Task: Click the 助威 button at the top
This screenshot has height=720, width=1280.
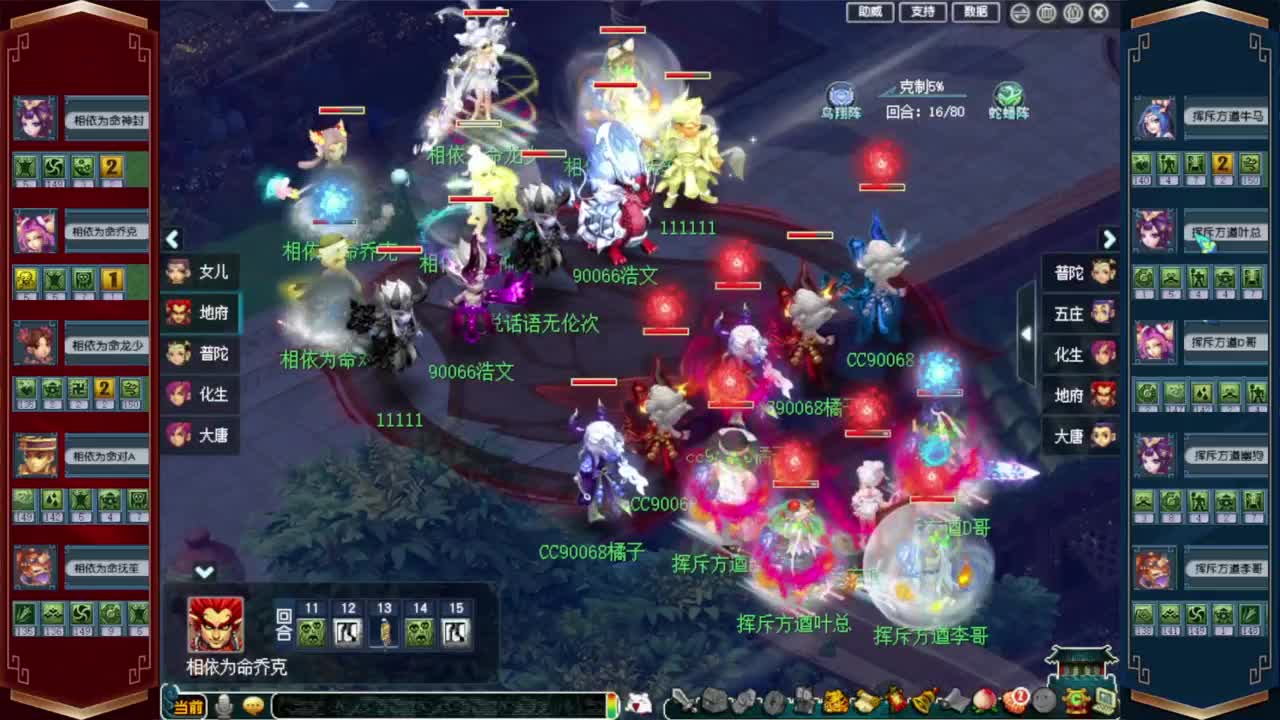Action: 868,13
